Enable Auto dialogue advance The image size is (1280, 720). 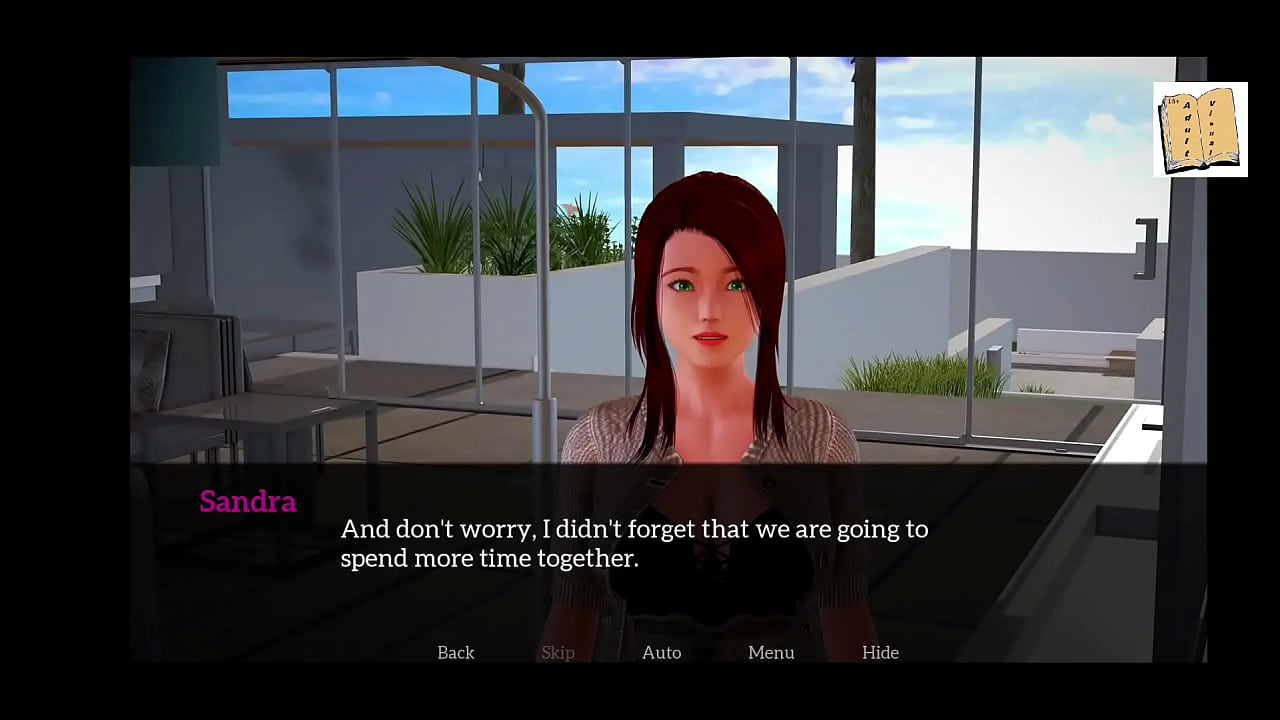[x=661, y=652]
